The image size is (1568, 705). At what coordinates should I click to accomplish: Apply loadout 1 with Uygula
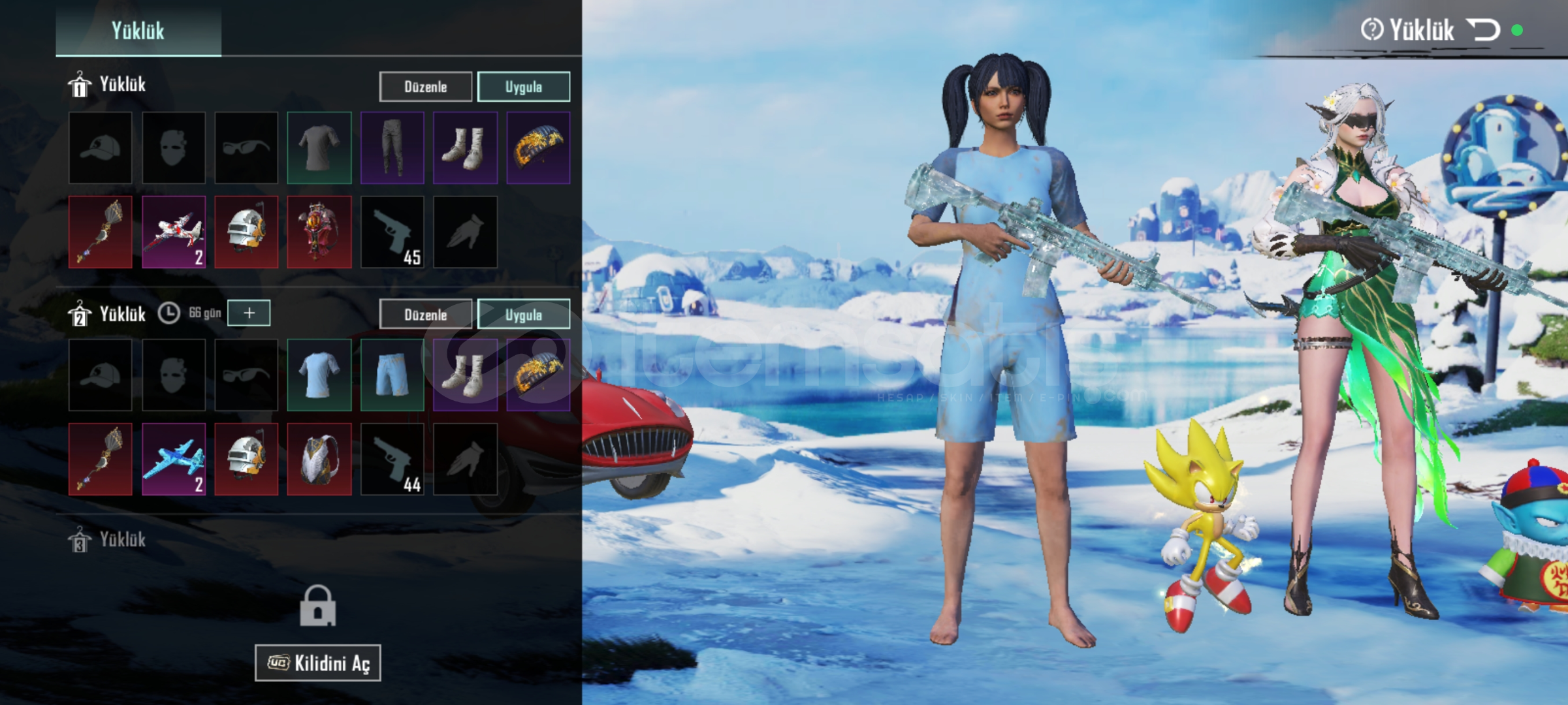coord(523,87)
